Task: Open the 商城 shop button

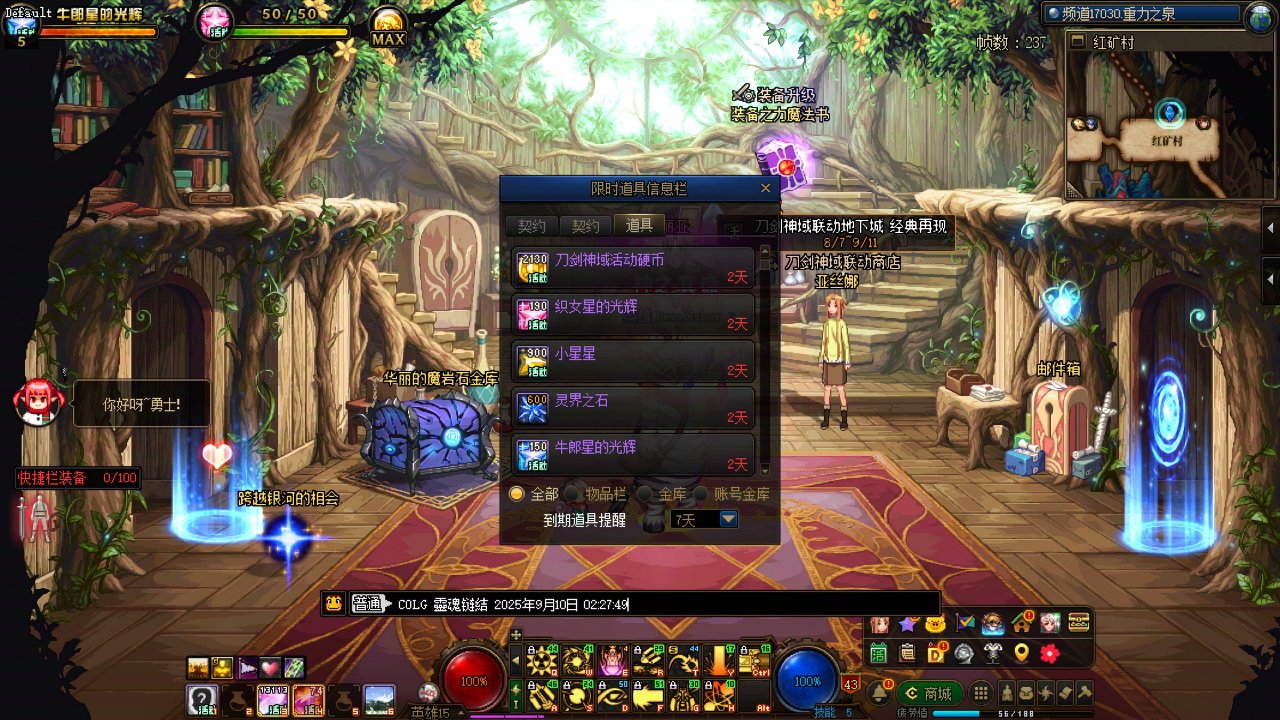Action: pos(929,694)
